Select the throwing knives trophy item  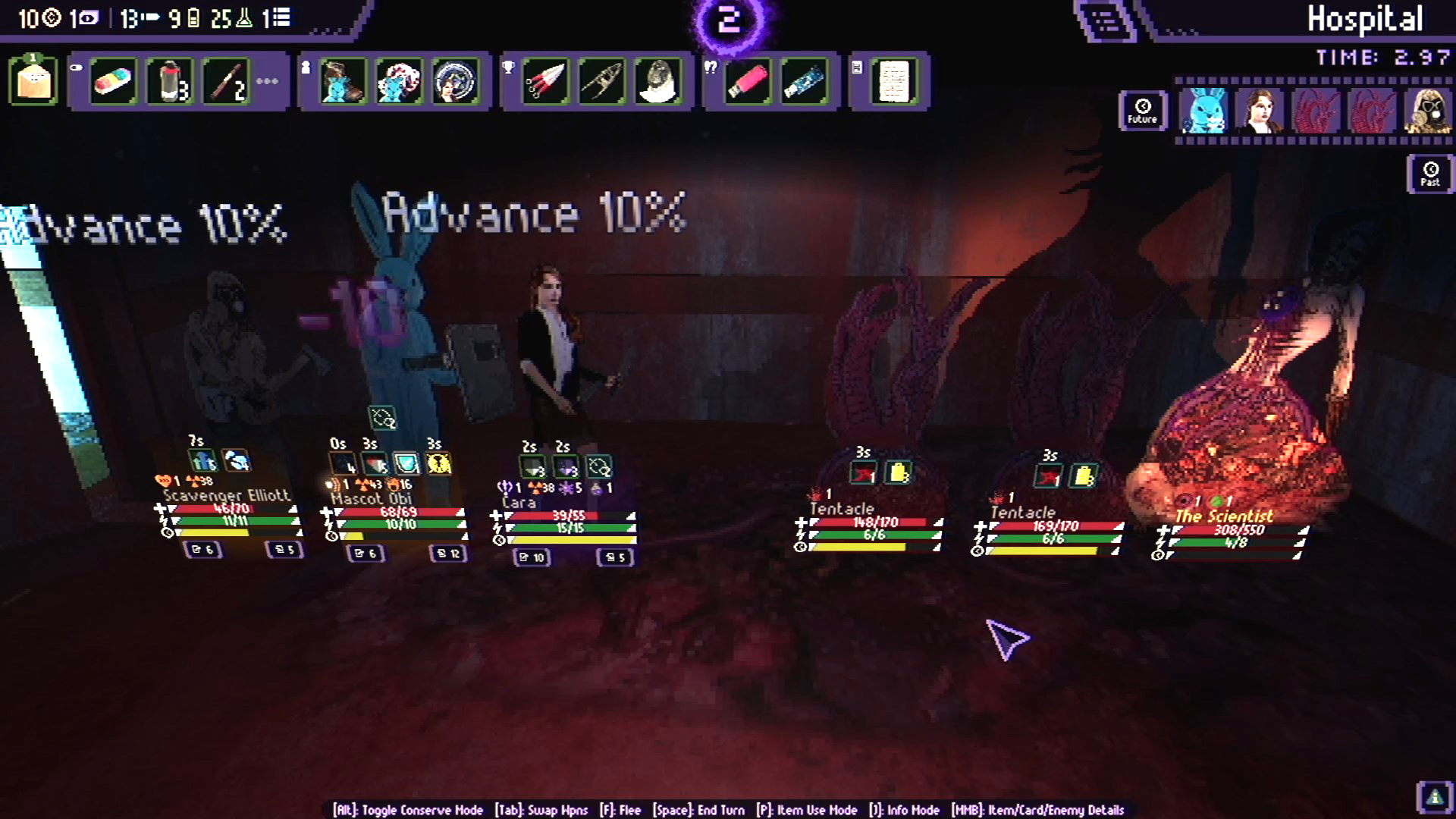coord(545,82)
